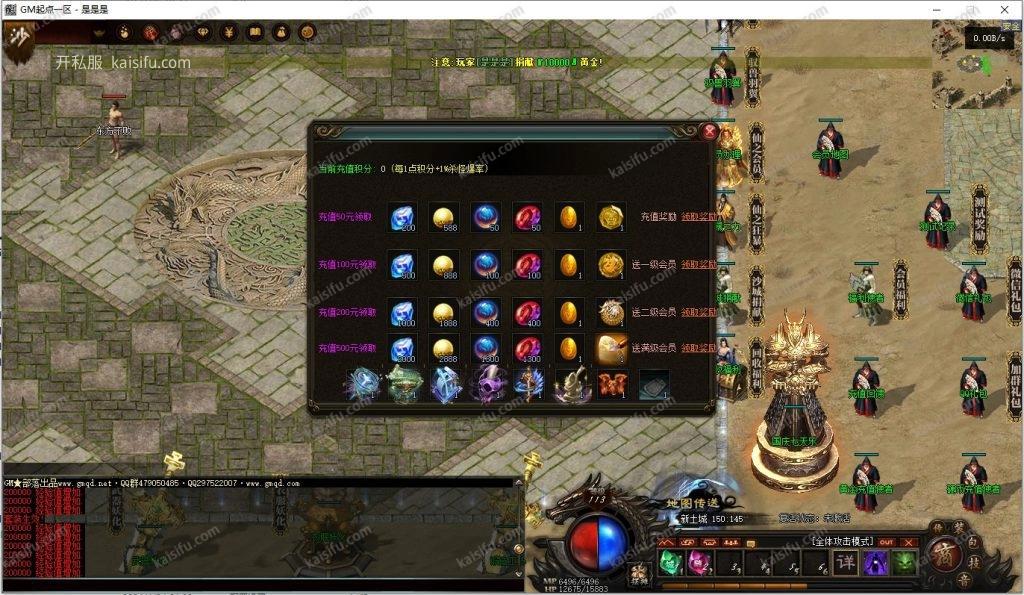
Task: Claim the 100 yuan first-level member reward
Action: pos(699,264)
